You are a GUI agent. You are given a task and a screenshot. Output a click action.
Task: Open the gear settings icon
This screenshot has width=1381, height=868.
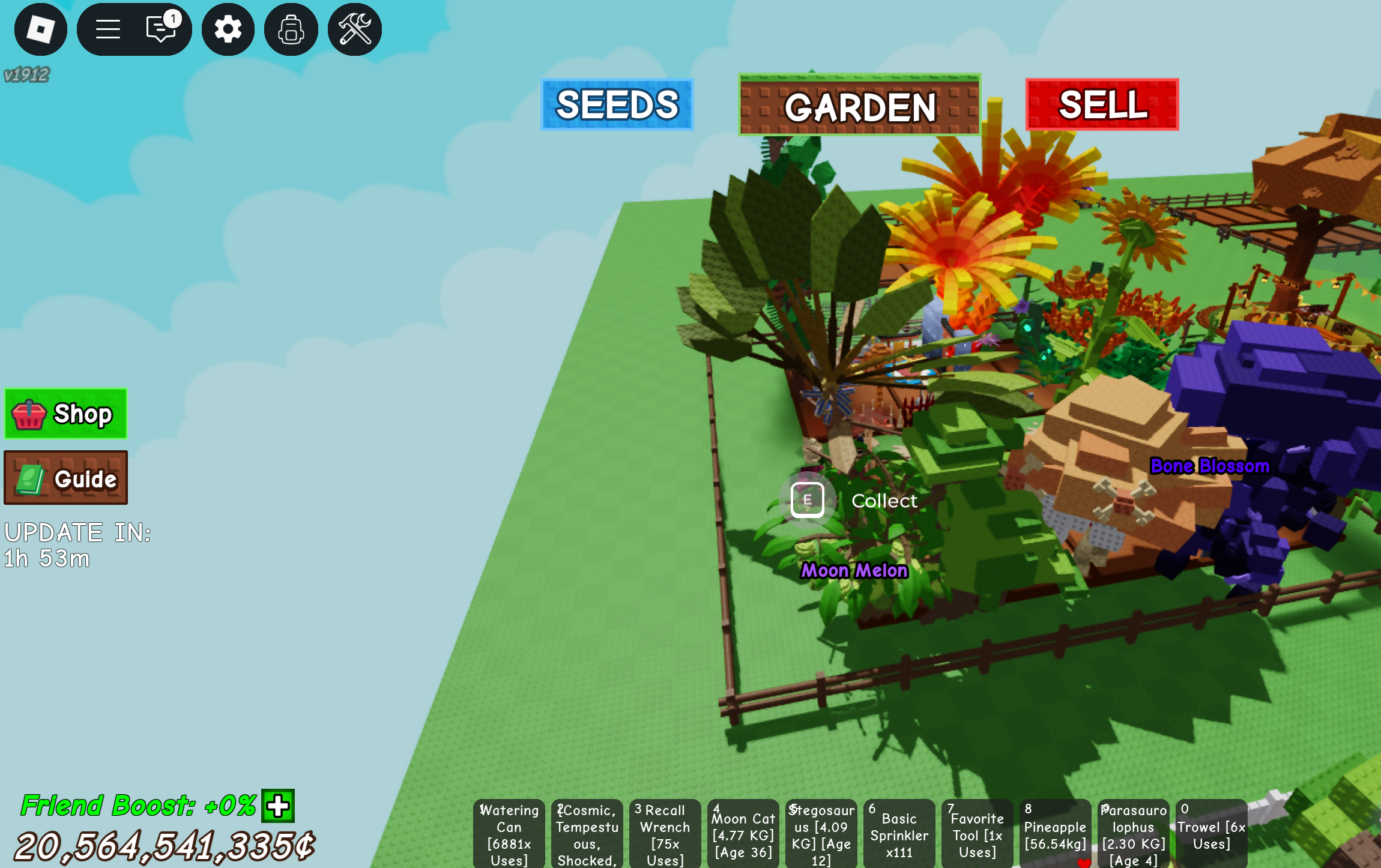click(x=228, y=29)
